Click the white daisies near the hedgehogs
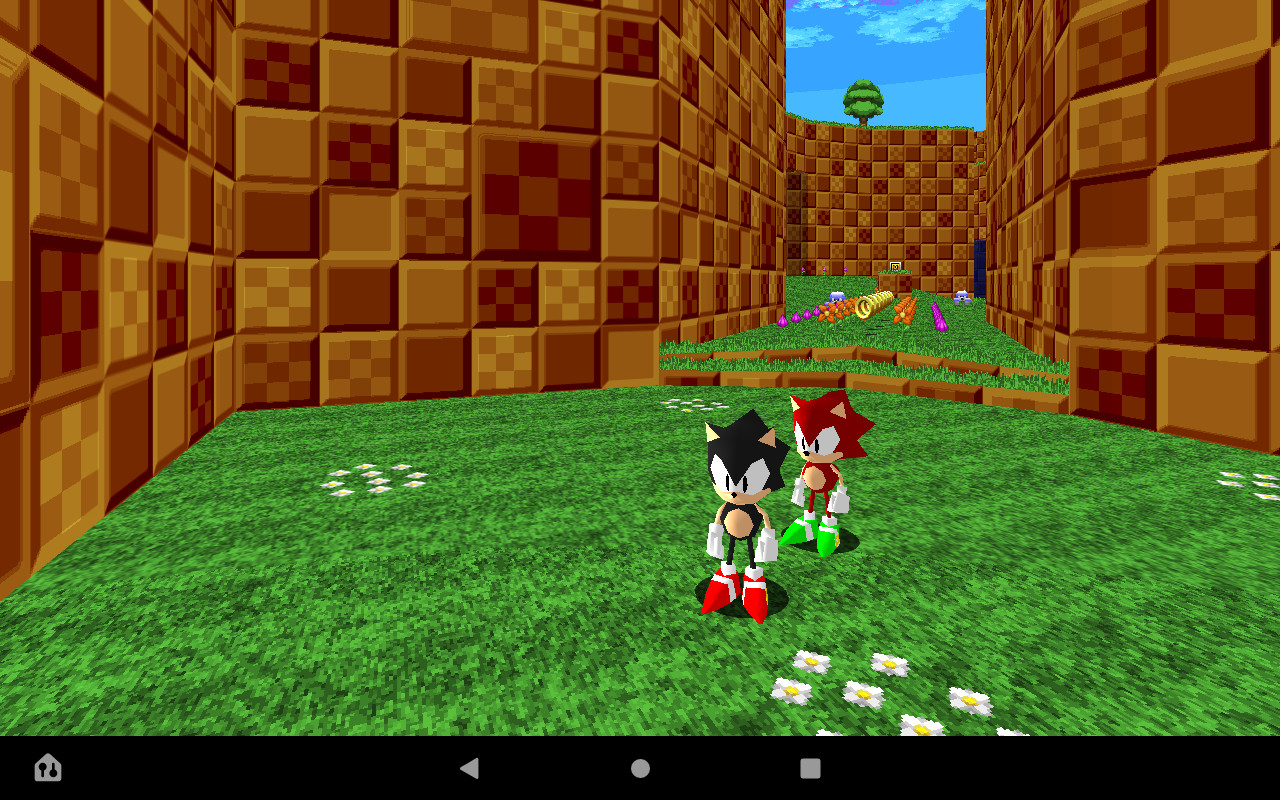 [x=694, y=405]
